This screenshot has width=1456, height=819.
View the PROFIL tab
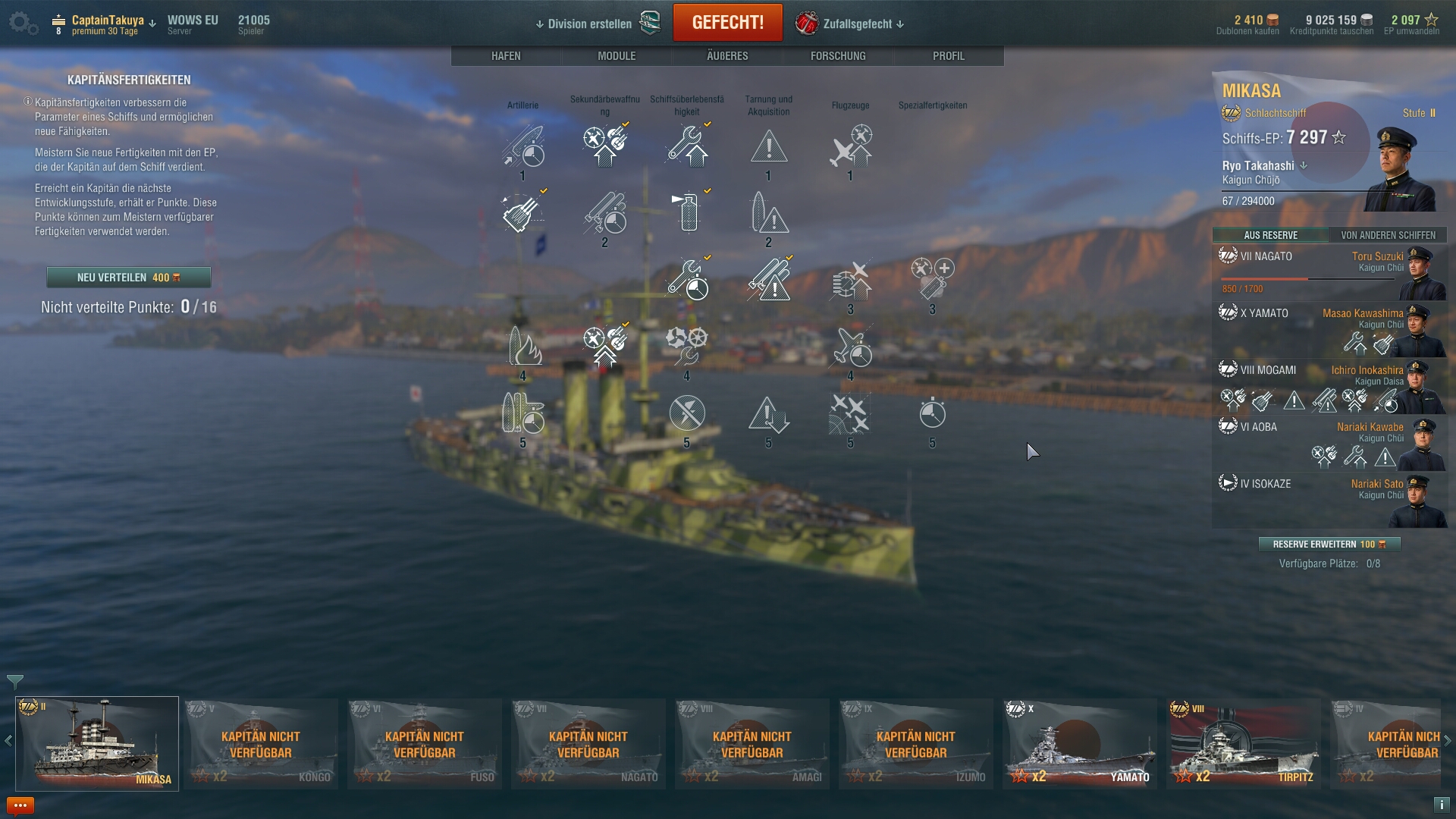click(x=949, y=56)
